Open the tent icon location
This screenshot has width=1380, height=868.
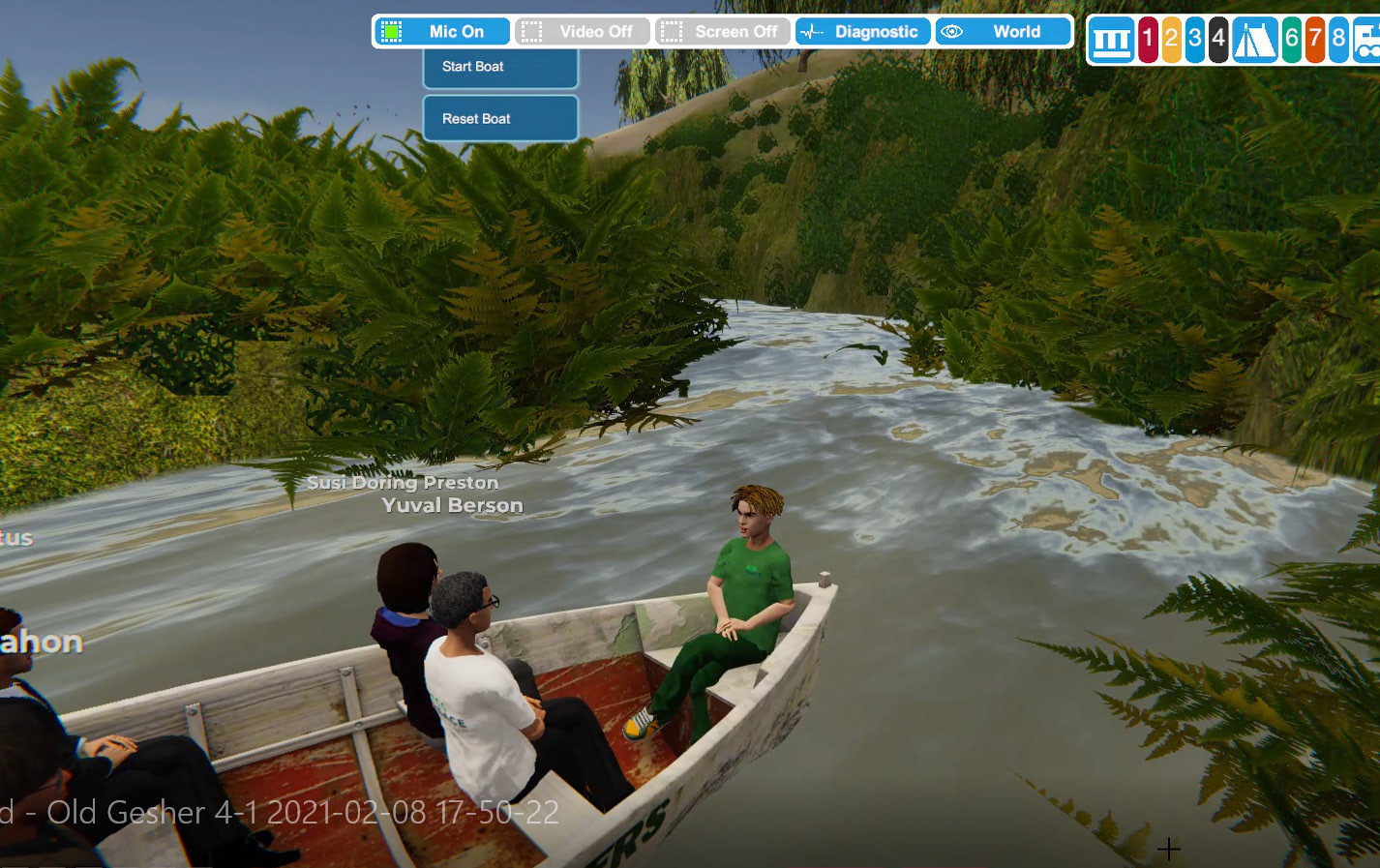click(1254, 41)
